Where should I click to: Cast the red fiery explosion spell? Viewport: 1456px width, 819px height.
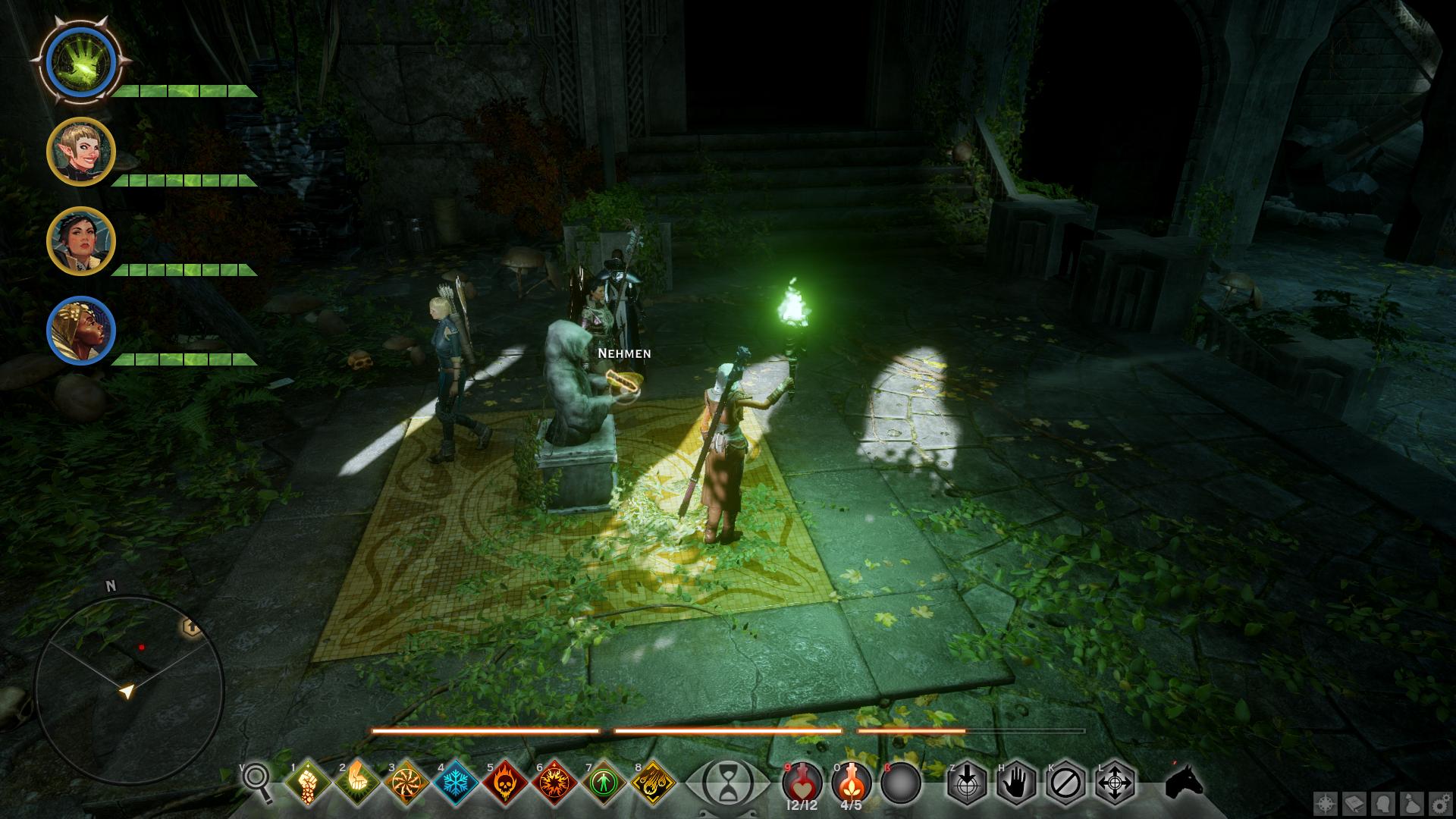(x=554, y=782)
